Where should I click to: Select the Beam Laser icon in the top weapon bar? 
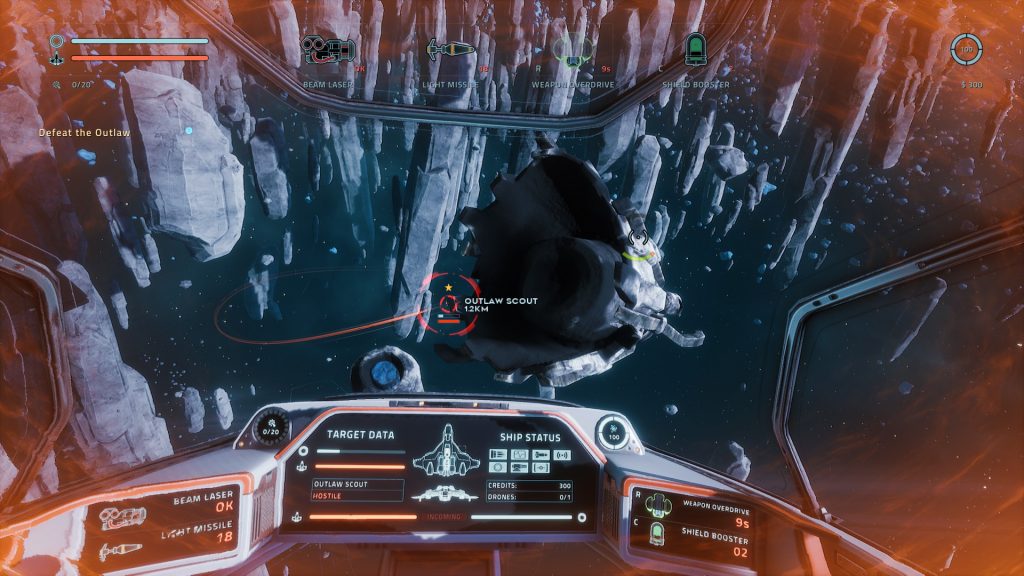coord(329,51)
